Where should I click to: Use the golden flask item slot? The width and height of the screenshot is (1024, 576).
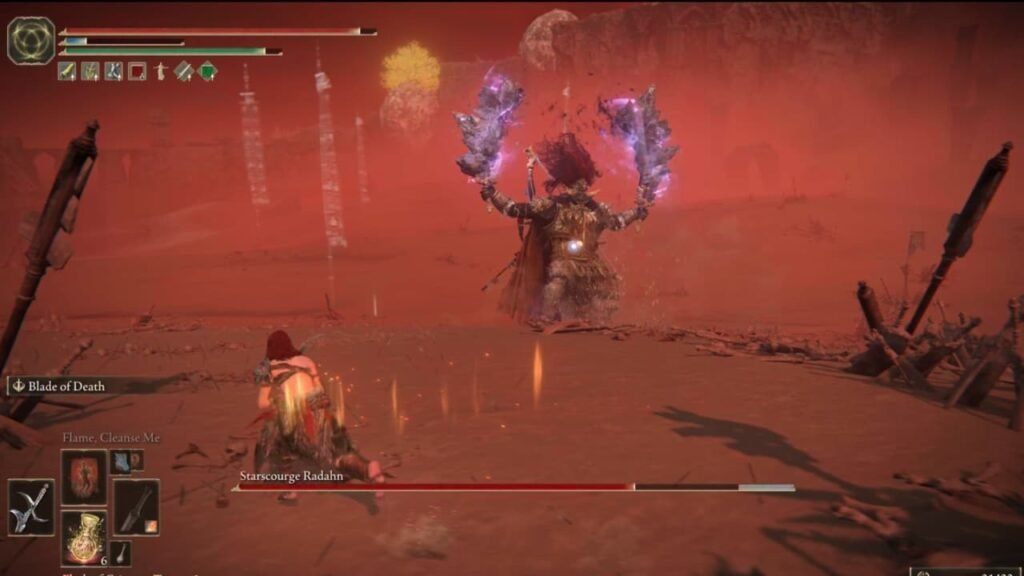pos(83,537)
